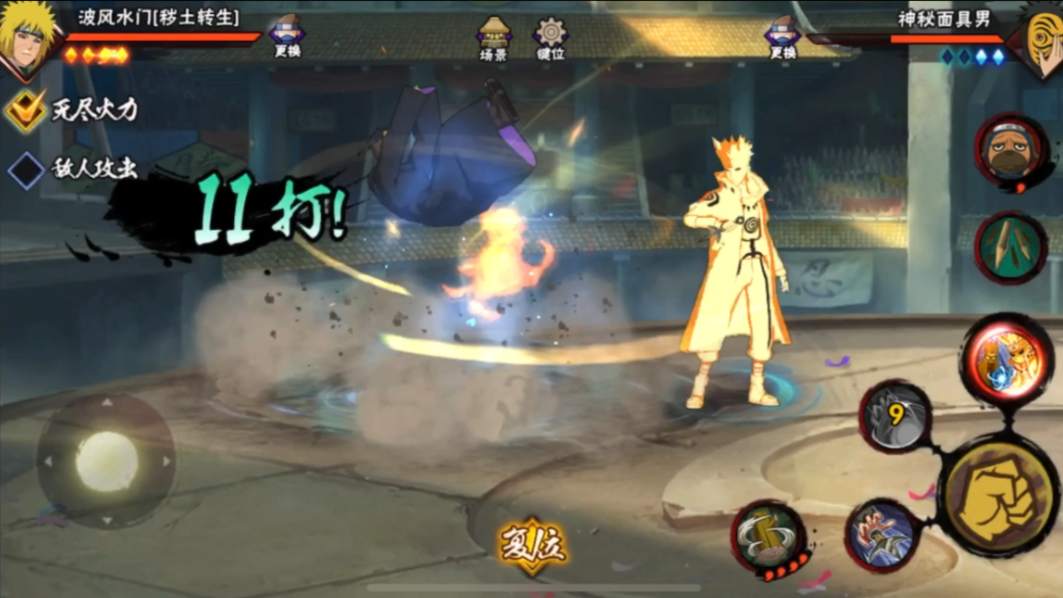The height and width of the screenshot is (598, 1063).
Task: Tap the virtual joystick center knob
Action: [x=106, y=461]
